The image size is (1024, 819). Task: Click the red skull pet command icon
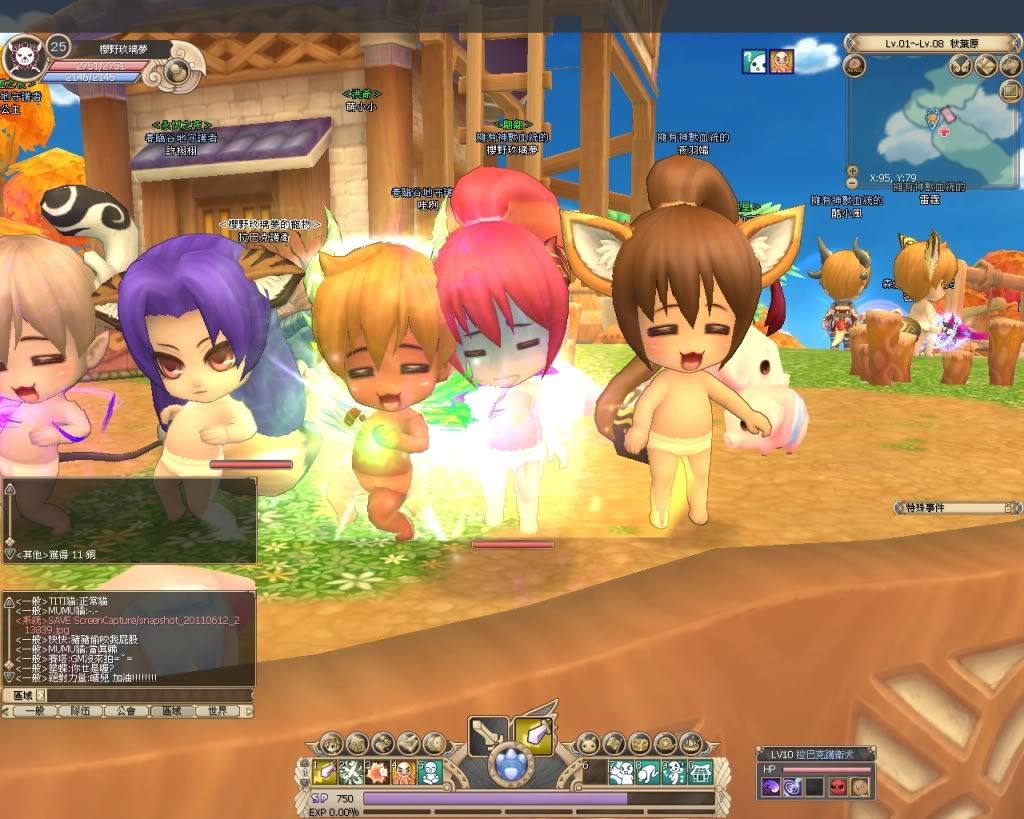(836, 787)
